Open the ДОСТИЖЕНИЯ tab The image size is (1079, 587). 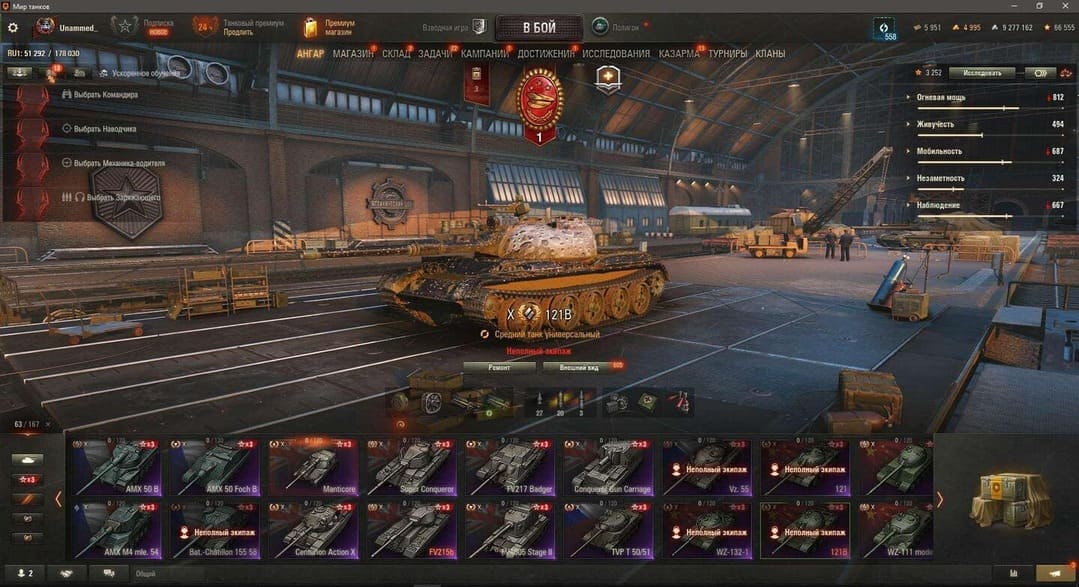point(546,53)
